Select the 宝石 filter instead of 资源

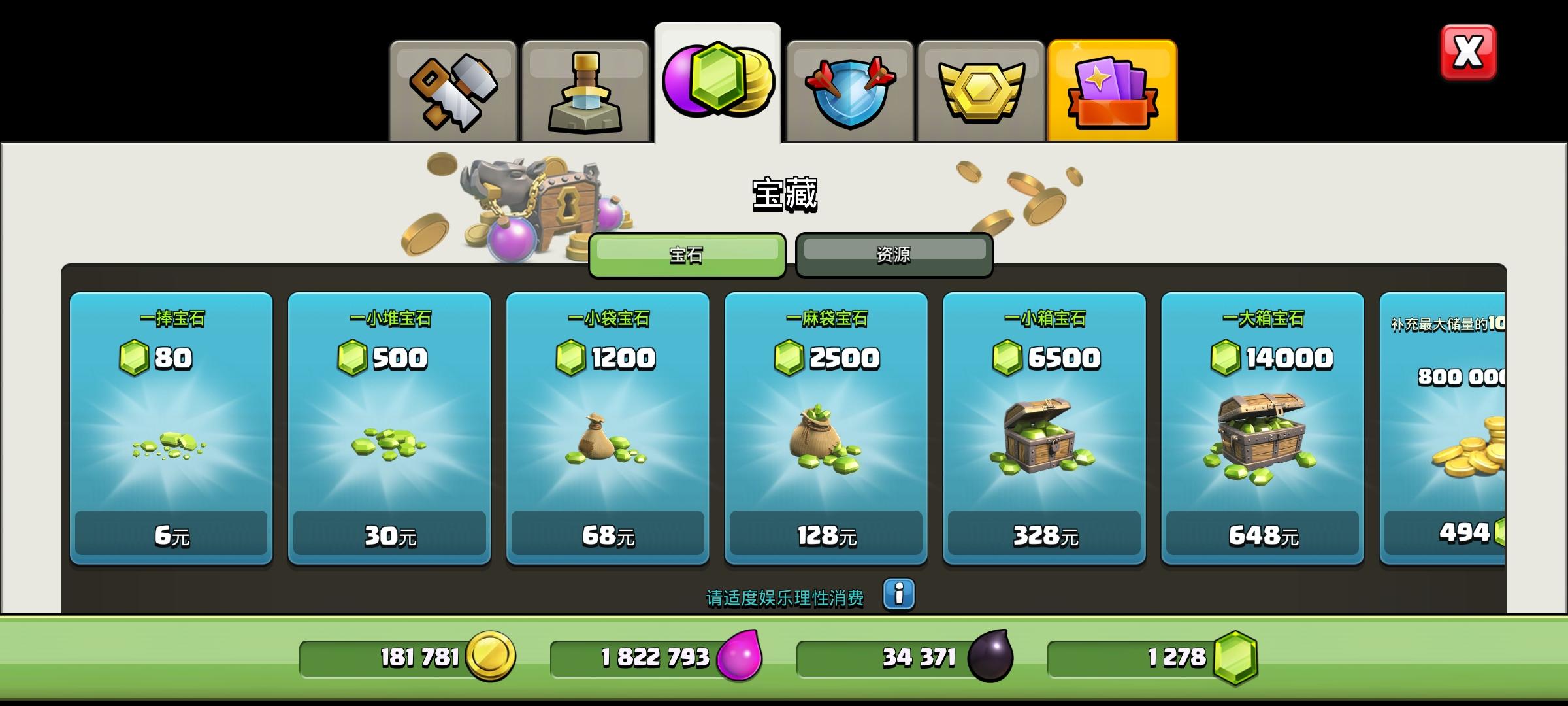[687, 256]
